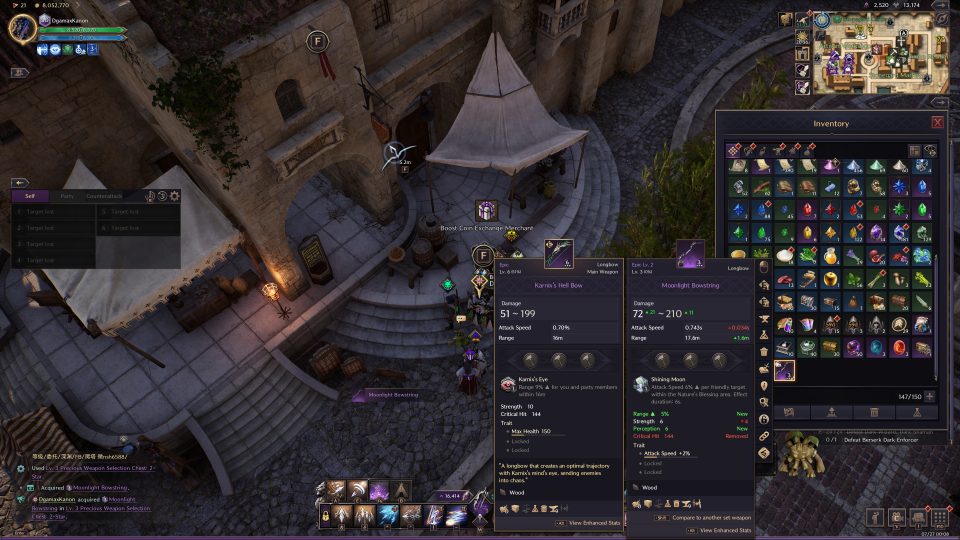
Task: Expand inventory capacity with the plus button
Action: [x=930, y=396]
